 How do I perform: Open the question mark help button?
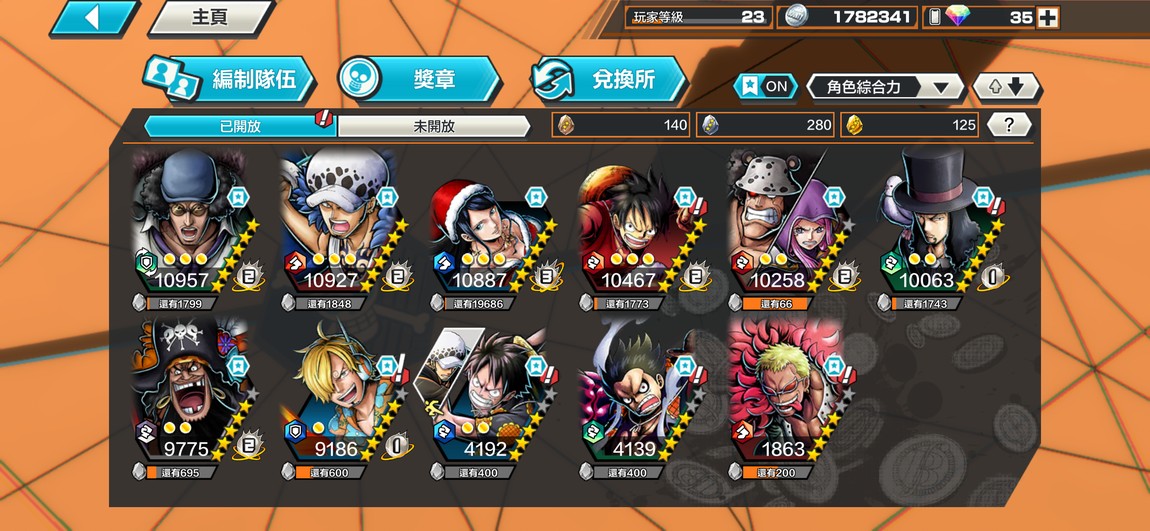point(1009,125)
